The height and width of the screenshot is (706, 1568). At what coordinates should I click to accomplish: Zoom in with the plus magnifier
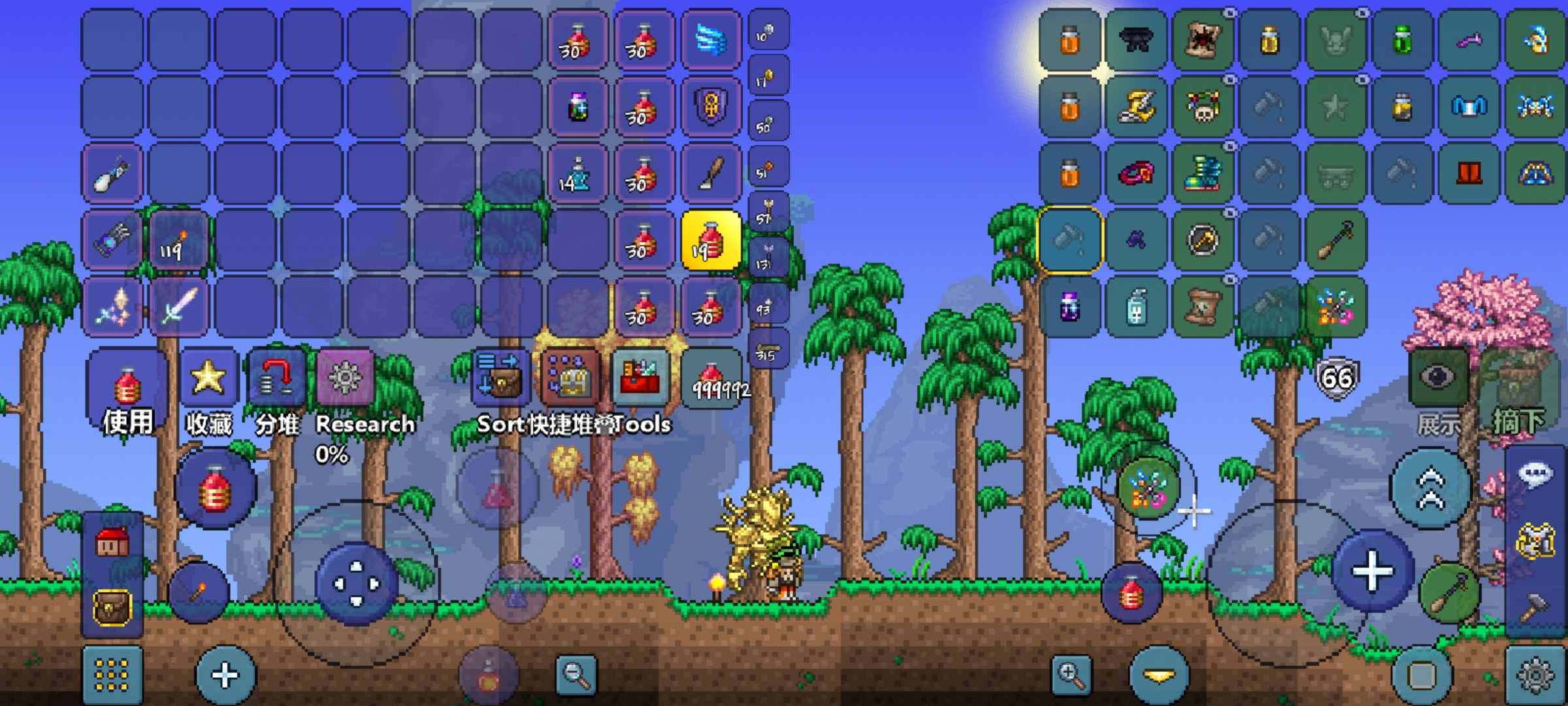pos(1071,674)
